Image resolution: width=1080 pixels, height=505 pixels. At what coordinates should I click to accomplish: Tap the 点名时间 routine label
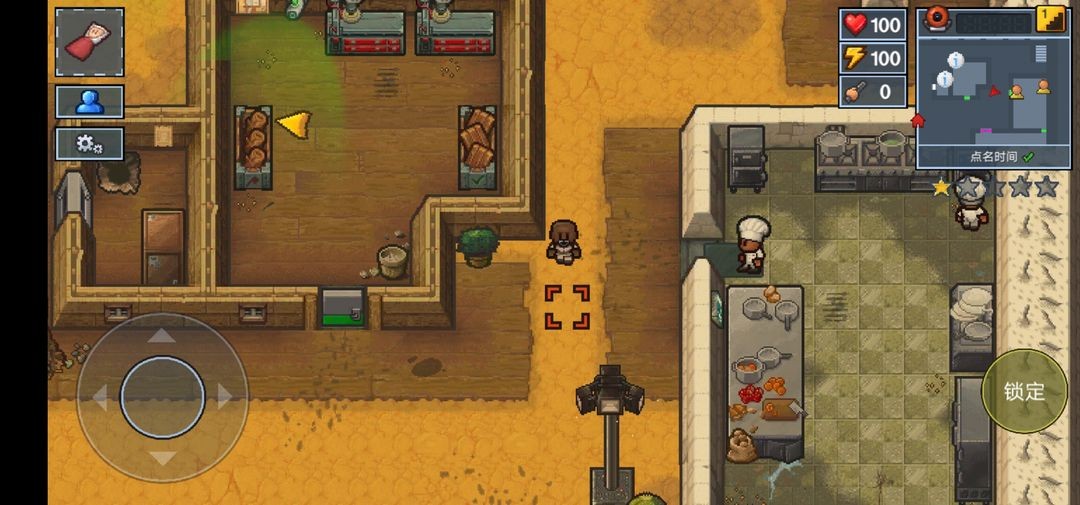[x=993, y=157]
